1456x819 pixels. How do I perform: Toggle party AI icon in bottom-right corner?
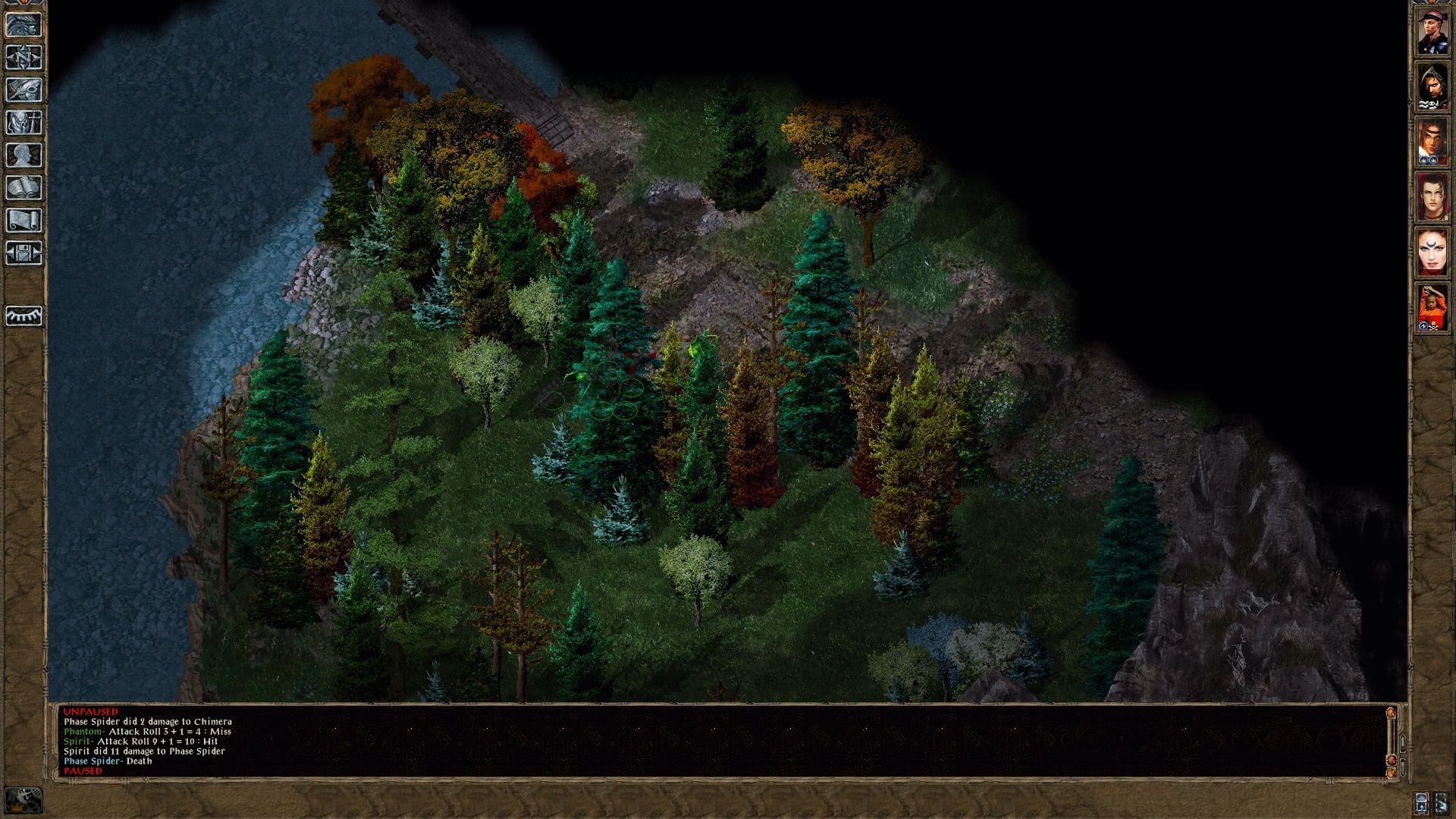click(x=1443, y=805)
